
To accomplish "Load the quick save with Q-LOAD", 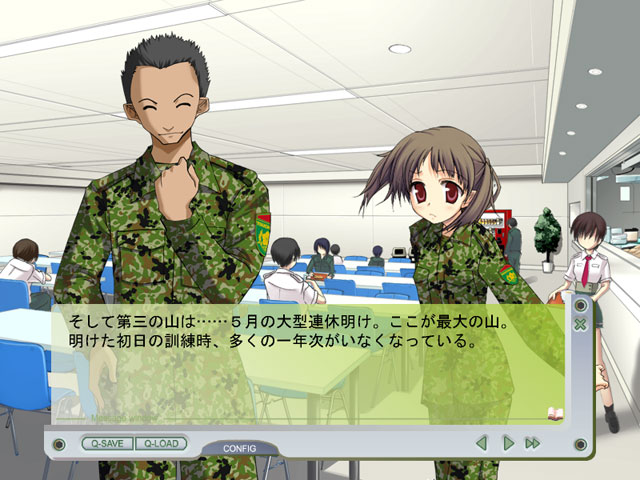I will [x=160, y=442].
